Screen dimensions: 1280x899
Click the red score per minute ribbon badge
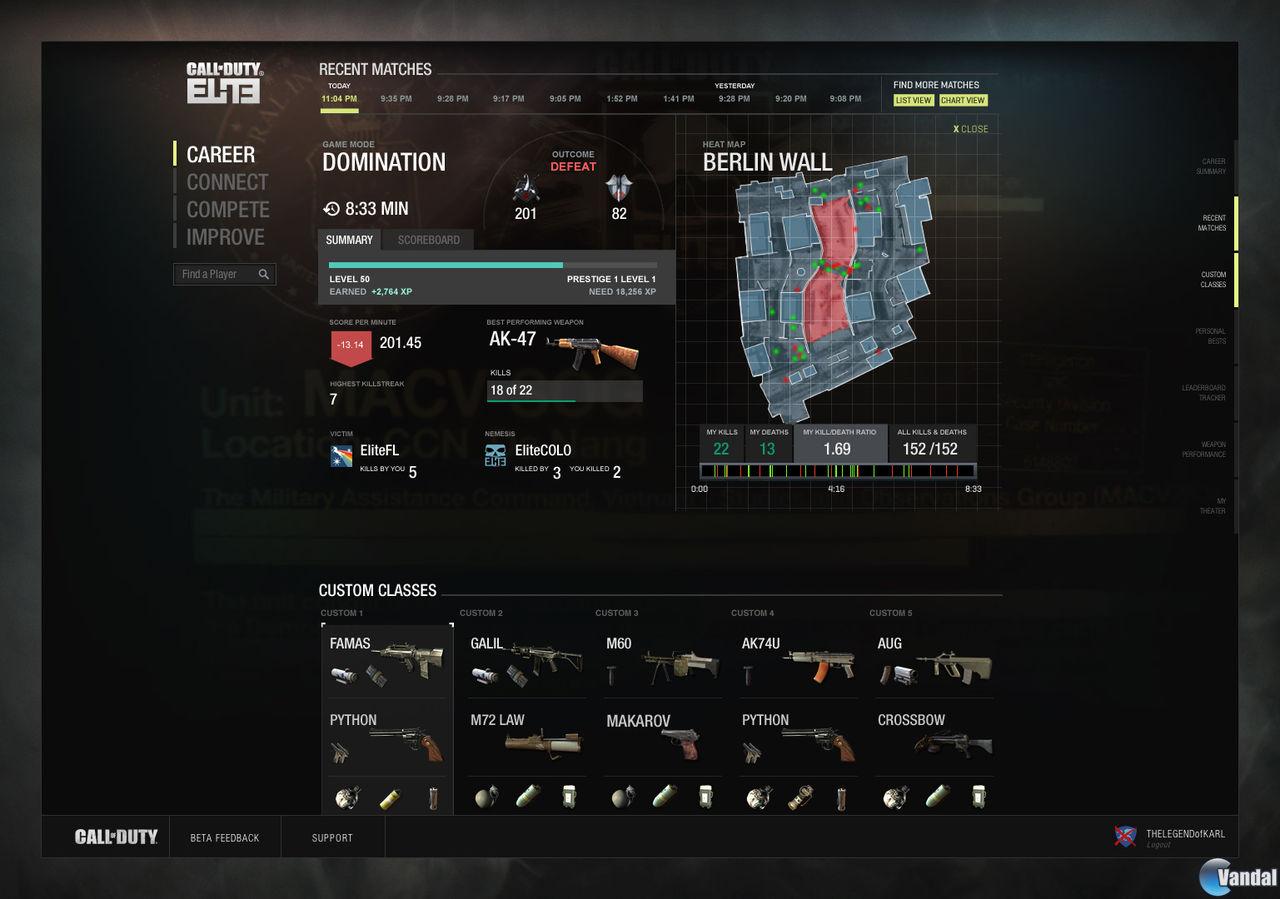coord(349,342)
